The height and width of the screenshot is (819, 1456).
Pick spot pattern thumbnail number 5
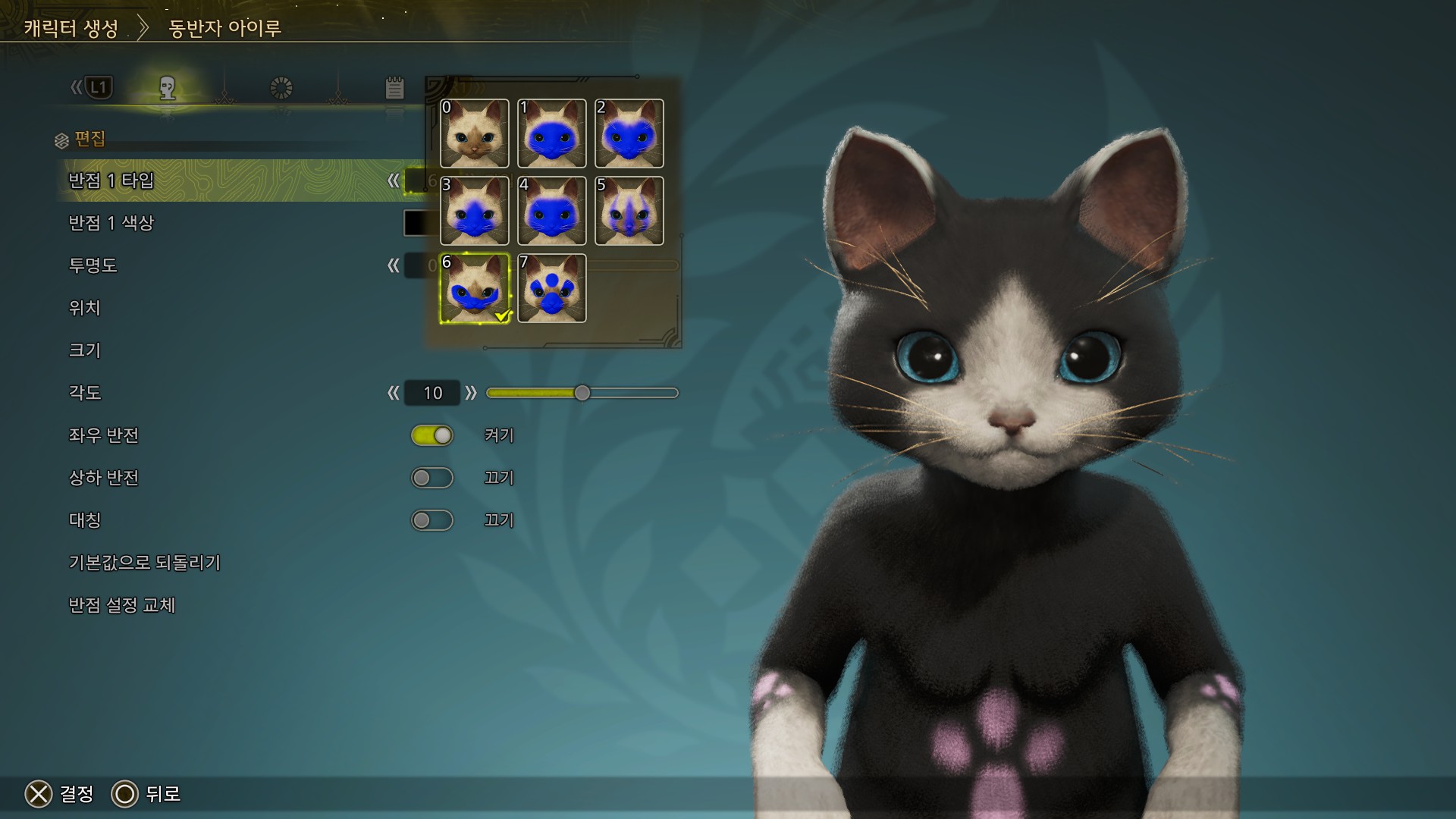tap(629, 211)
